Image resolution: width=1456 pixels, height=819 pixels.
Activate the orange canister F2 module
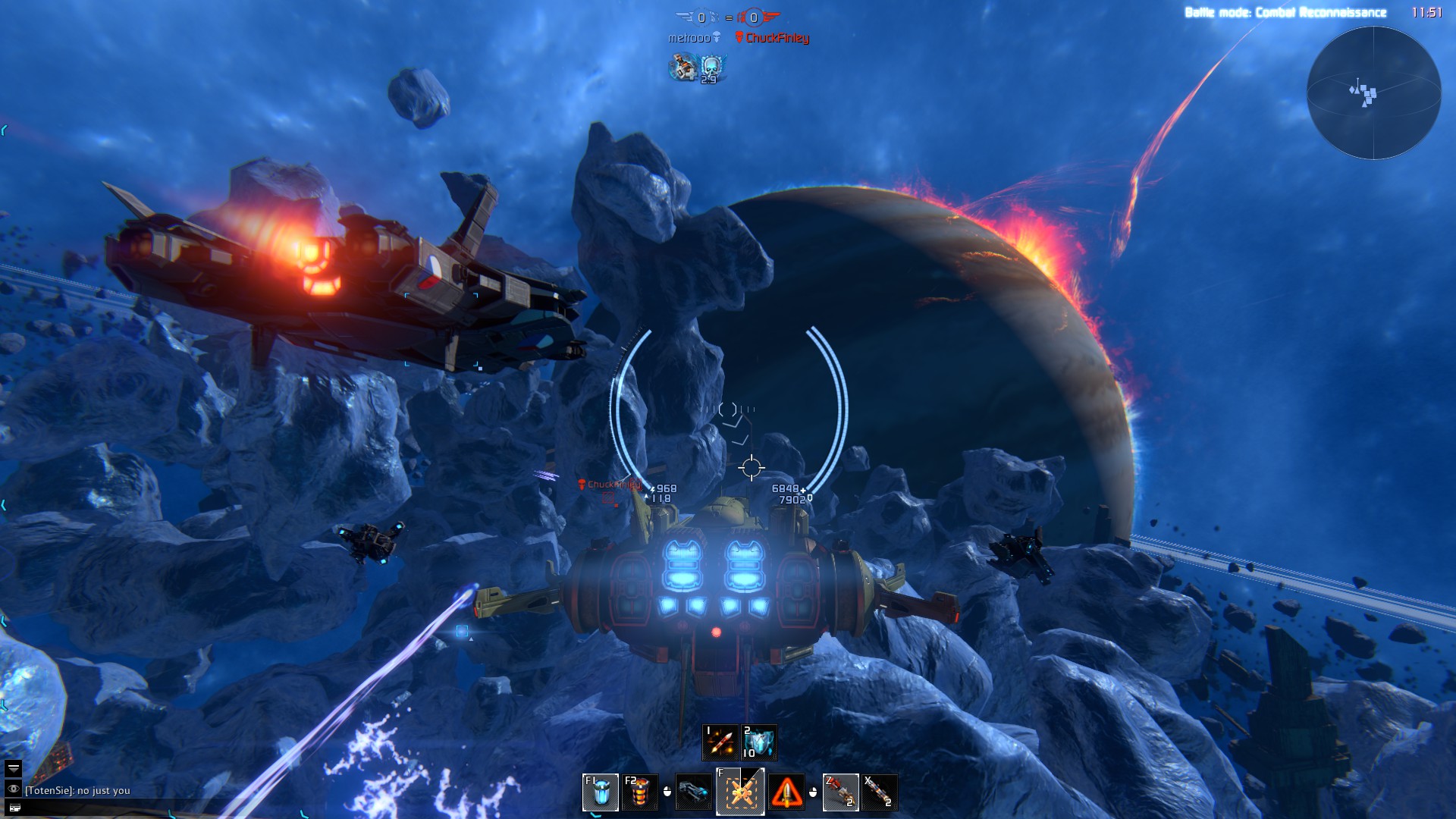[639, 792]
